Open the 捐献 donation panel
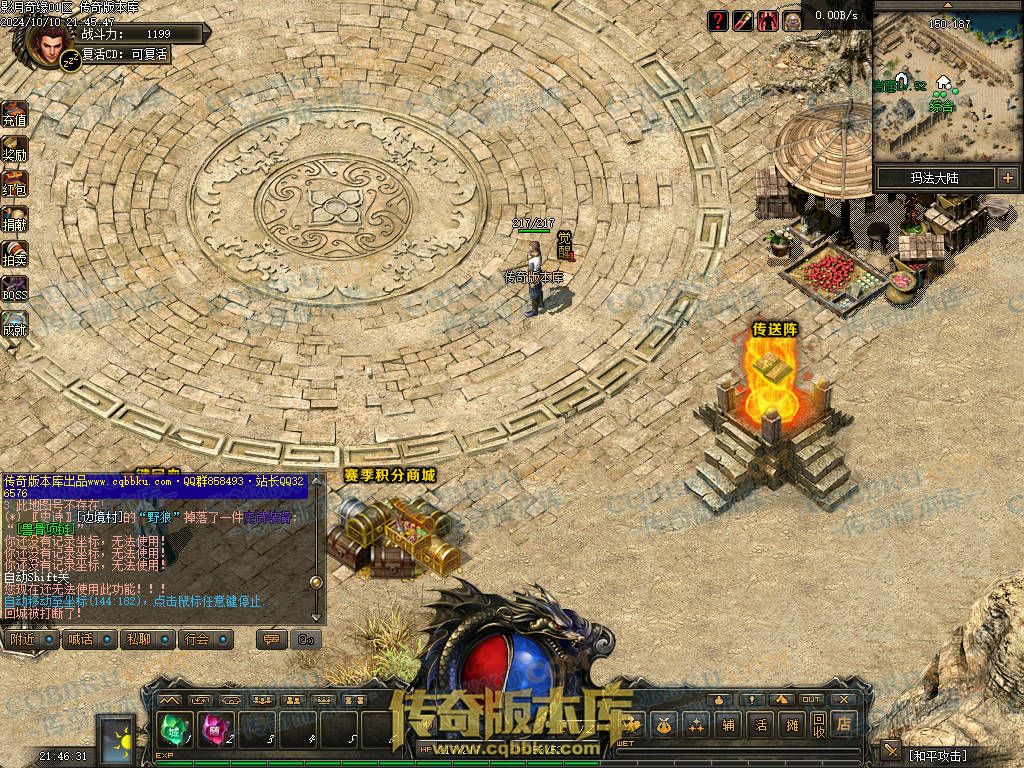This screenshot has width=1024, height=768. click(14, 220)
